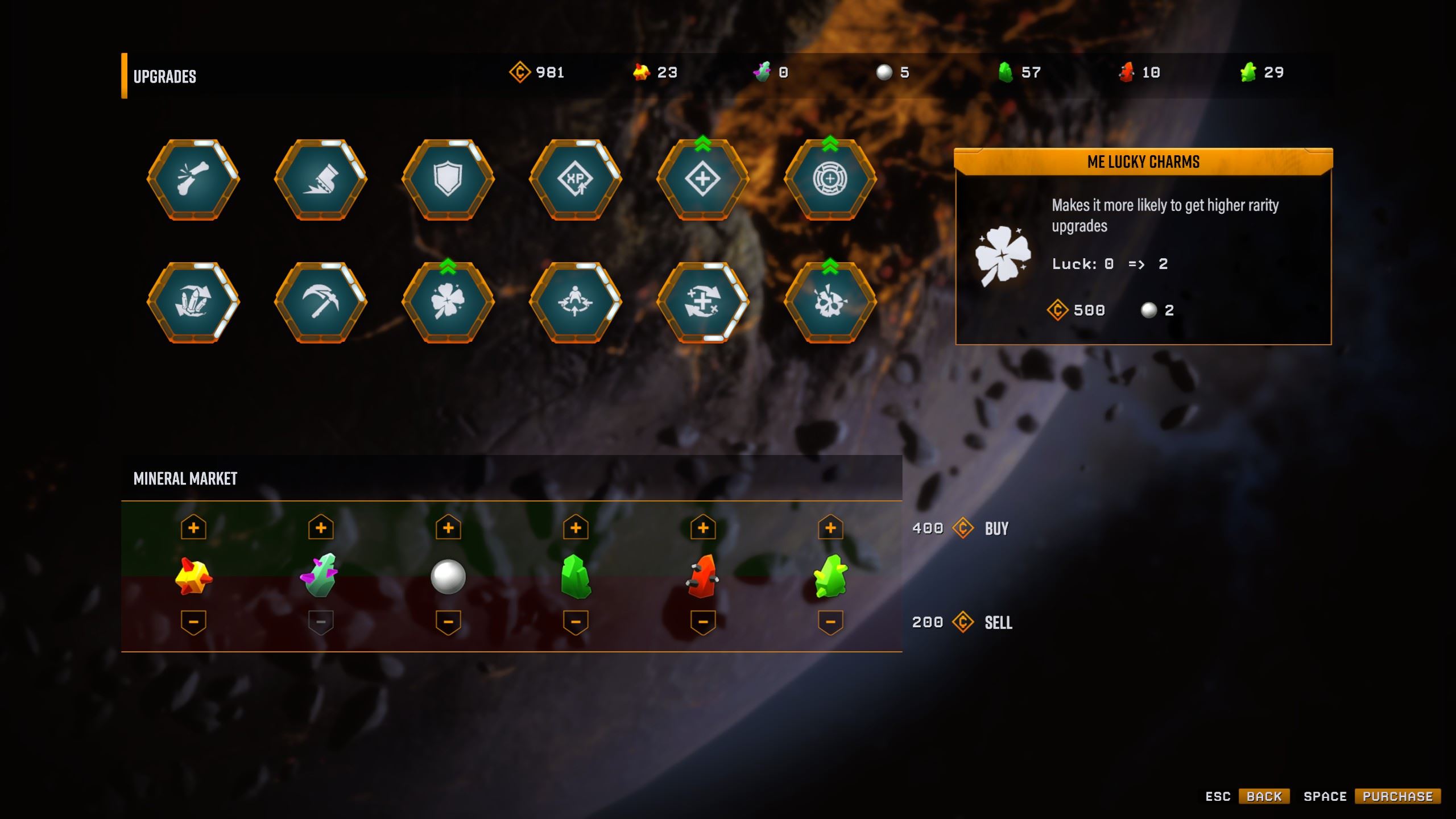Buy one yellow-red gold mineral
Image resolution: width=1456 pixels, height=819 pixels.
pyautogui.click(x=193, y=528)
